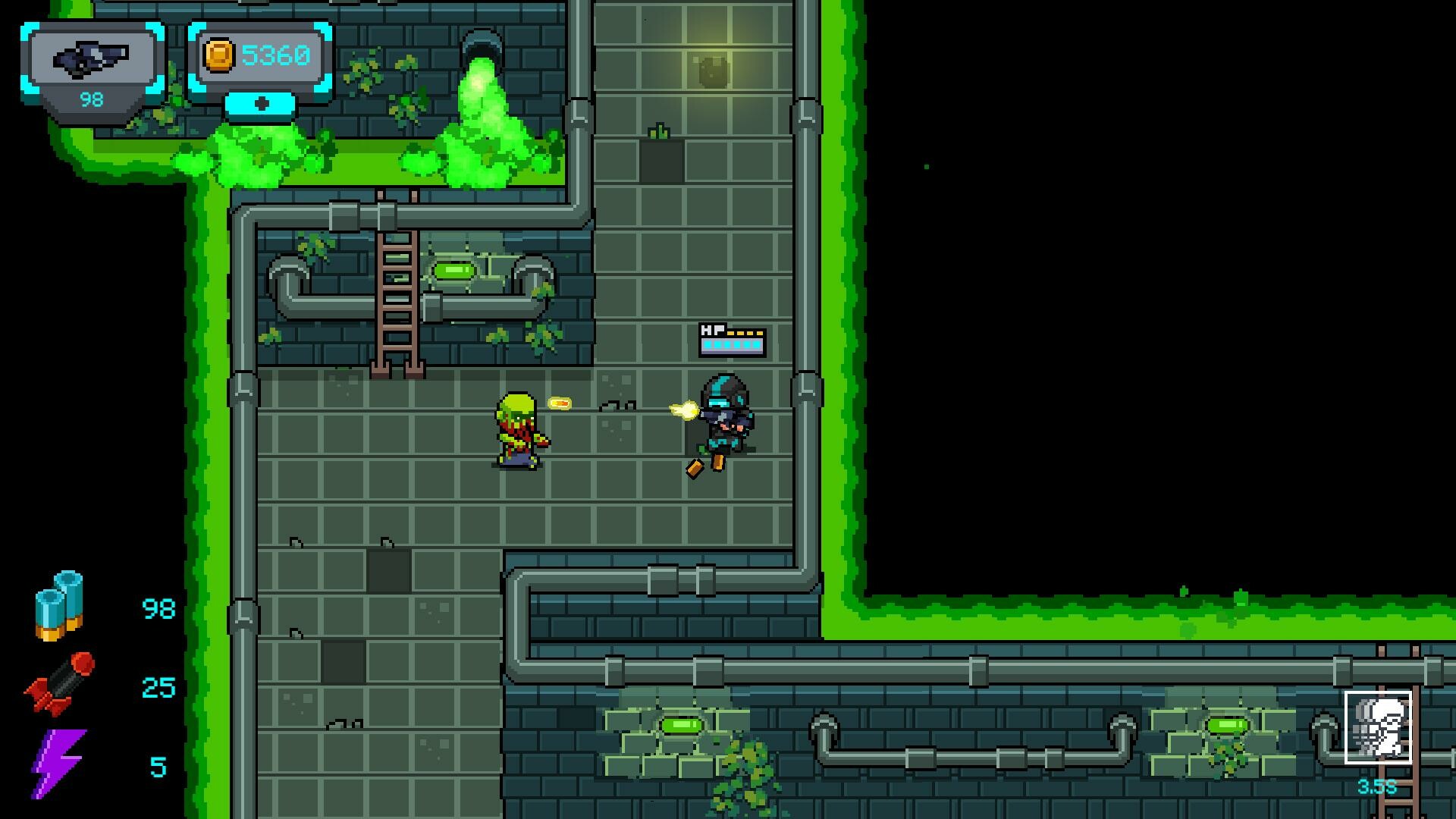Toggle the lightning charge count labeled 5

(x=157, y=766)
